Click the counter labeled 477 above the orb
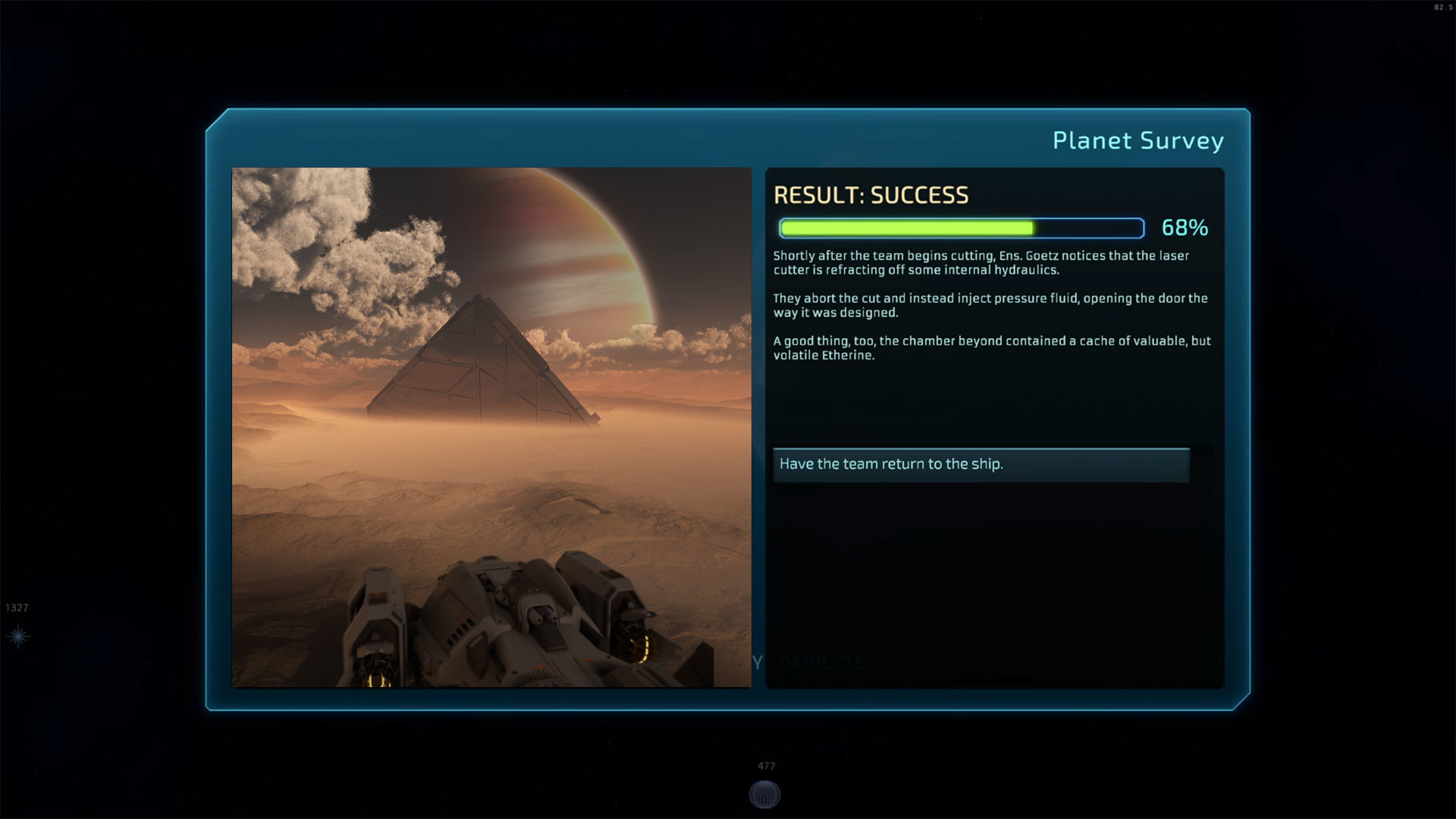1456x819 pixels. pos(765,765)
